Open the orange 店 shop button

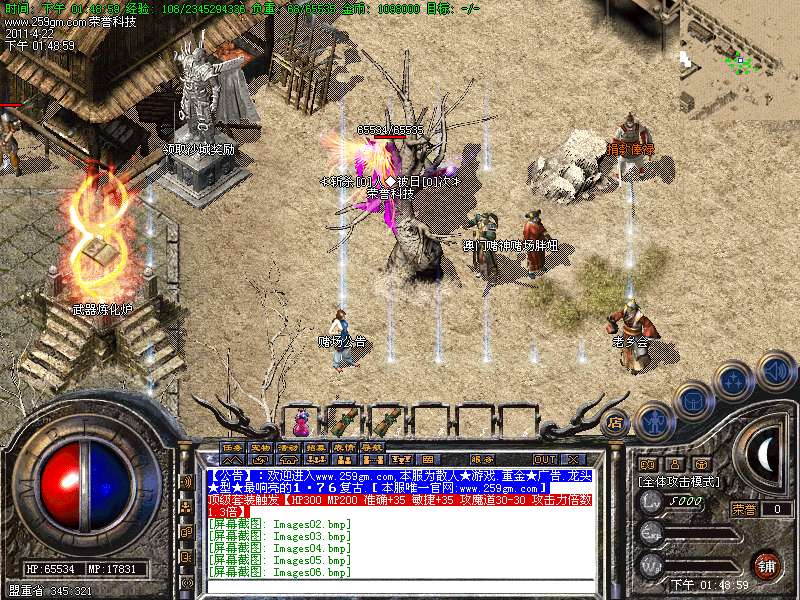616,422
